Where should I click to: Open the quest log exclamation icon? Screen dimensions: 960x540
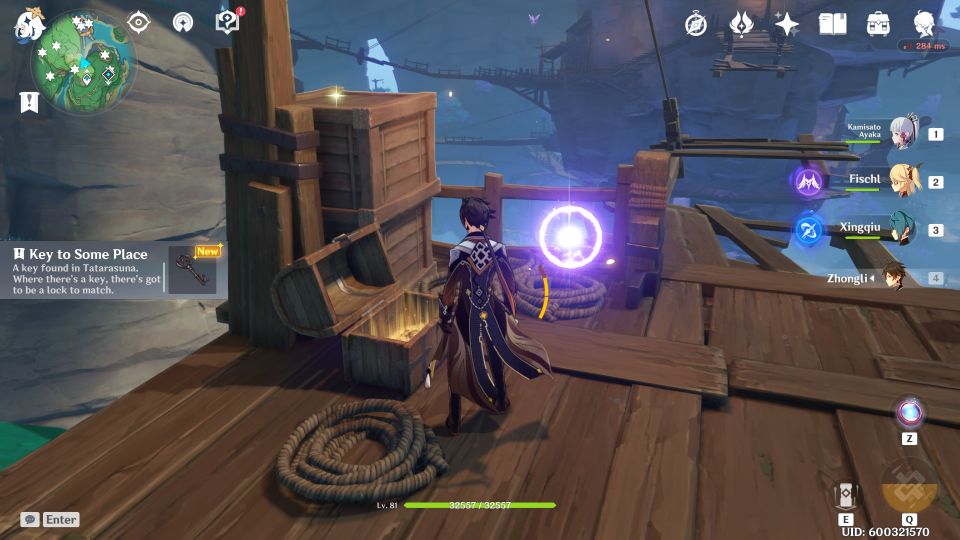click(29, 101)
